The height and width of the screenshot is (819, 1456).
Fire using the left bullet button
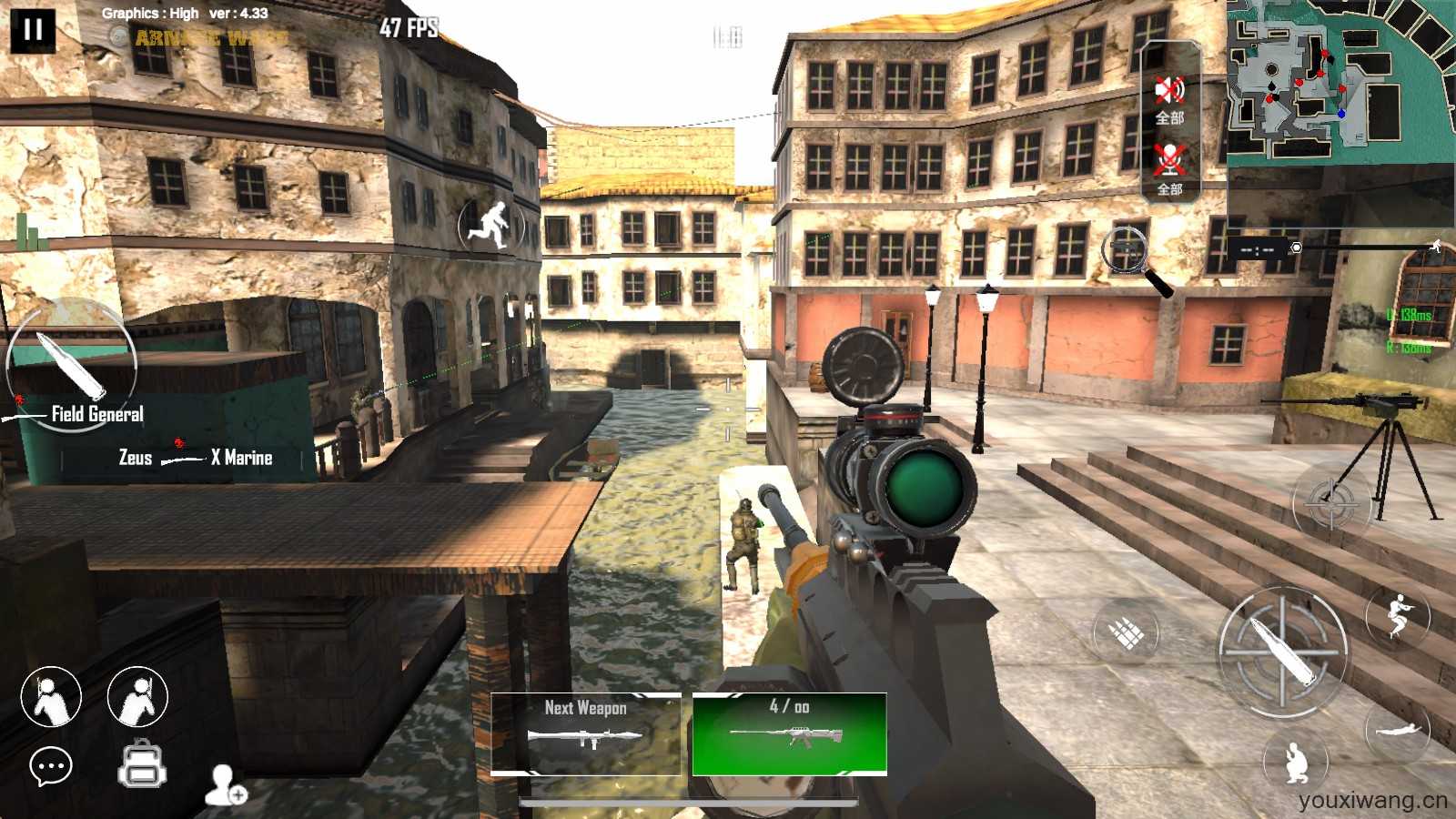pyautogui.click(x=70, y=362)
